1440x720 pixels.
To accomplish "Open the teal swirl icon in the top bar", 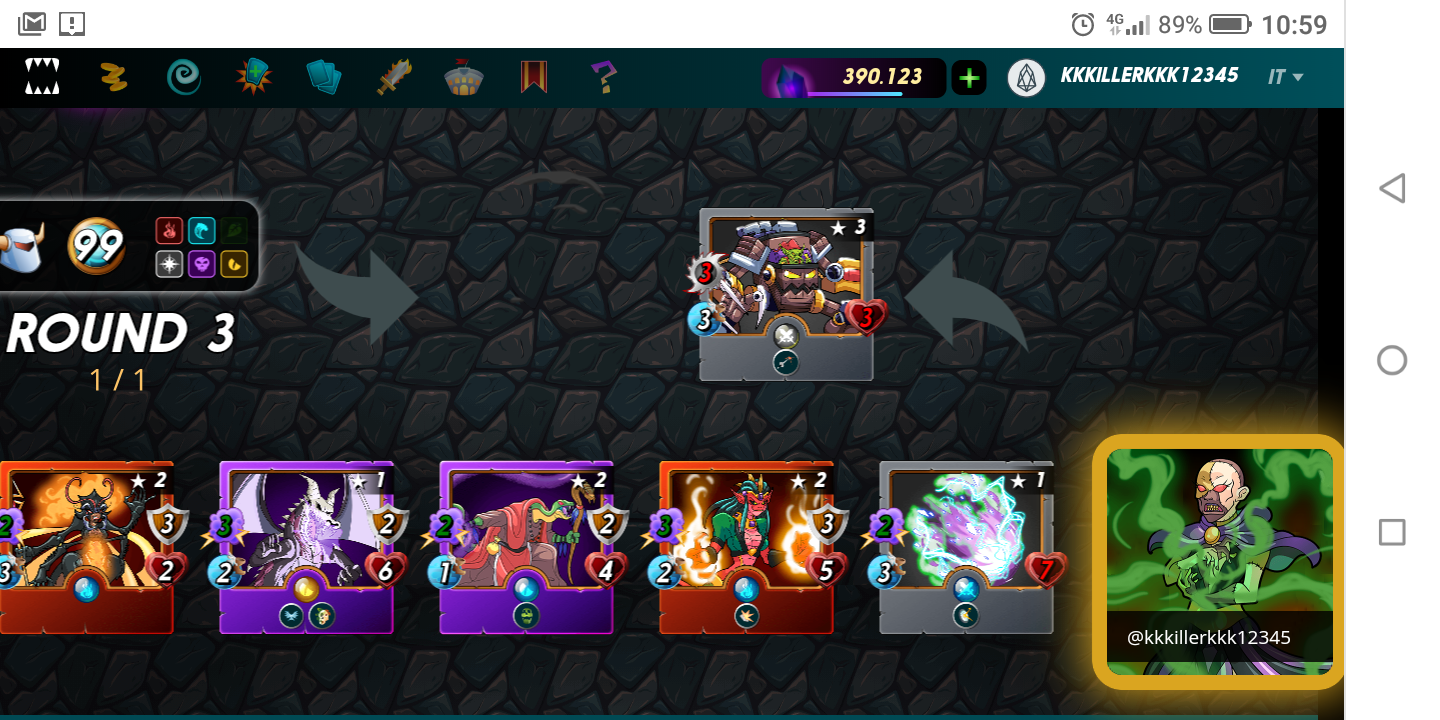I will click(x=183, y=77).
